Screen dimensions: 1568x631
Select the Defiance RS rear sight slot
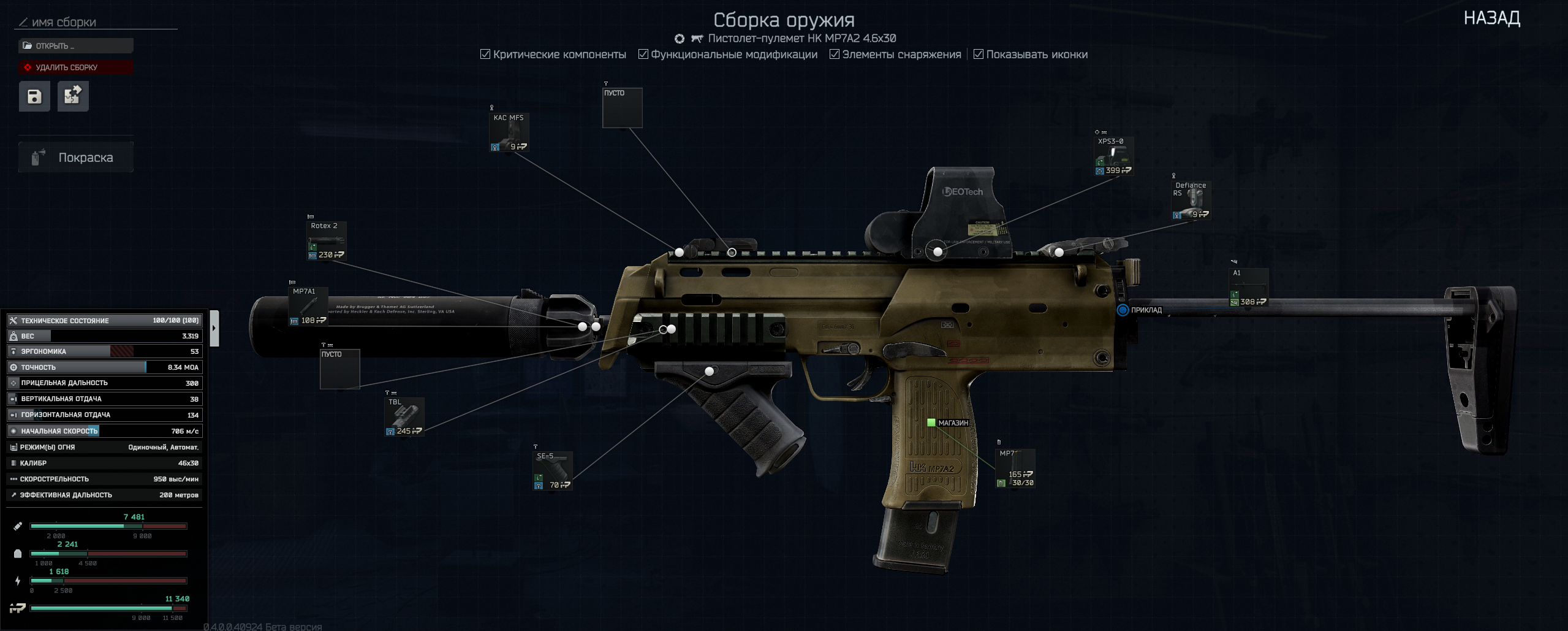coord(1191,201)
